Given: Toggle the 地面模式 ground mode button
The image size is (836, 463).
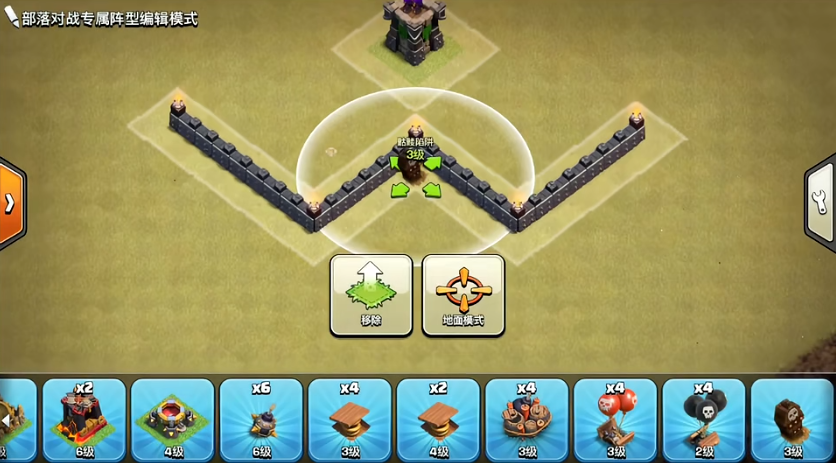Looking at the screenshot, I should (x=463, y=294).
